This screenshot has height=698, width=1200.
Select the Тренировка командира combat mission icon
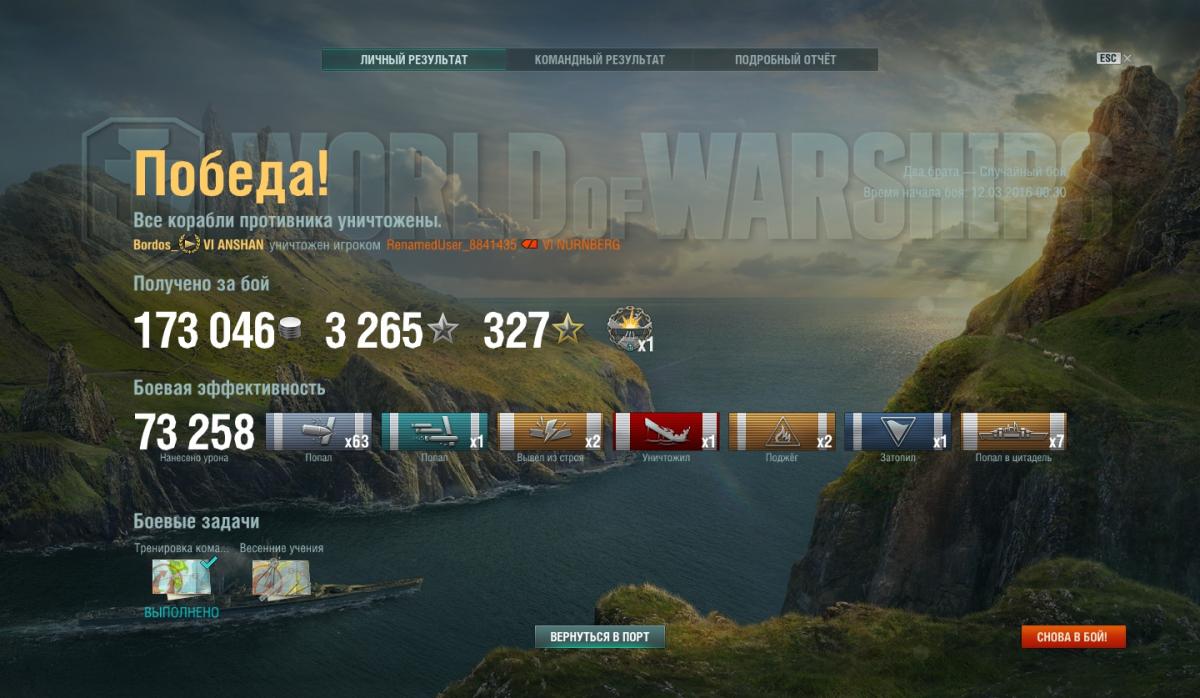(x=180, y=580)
